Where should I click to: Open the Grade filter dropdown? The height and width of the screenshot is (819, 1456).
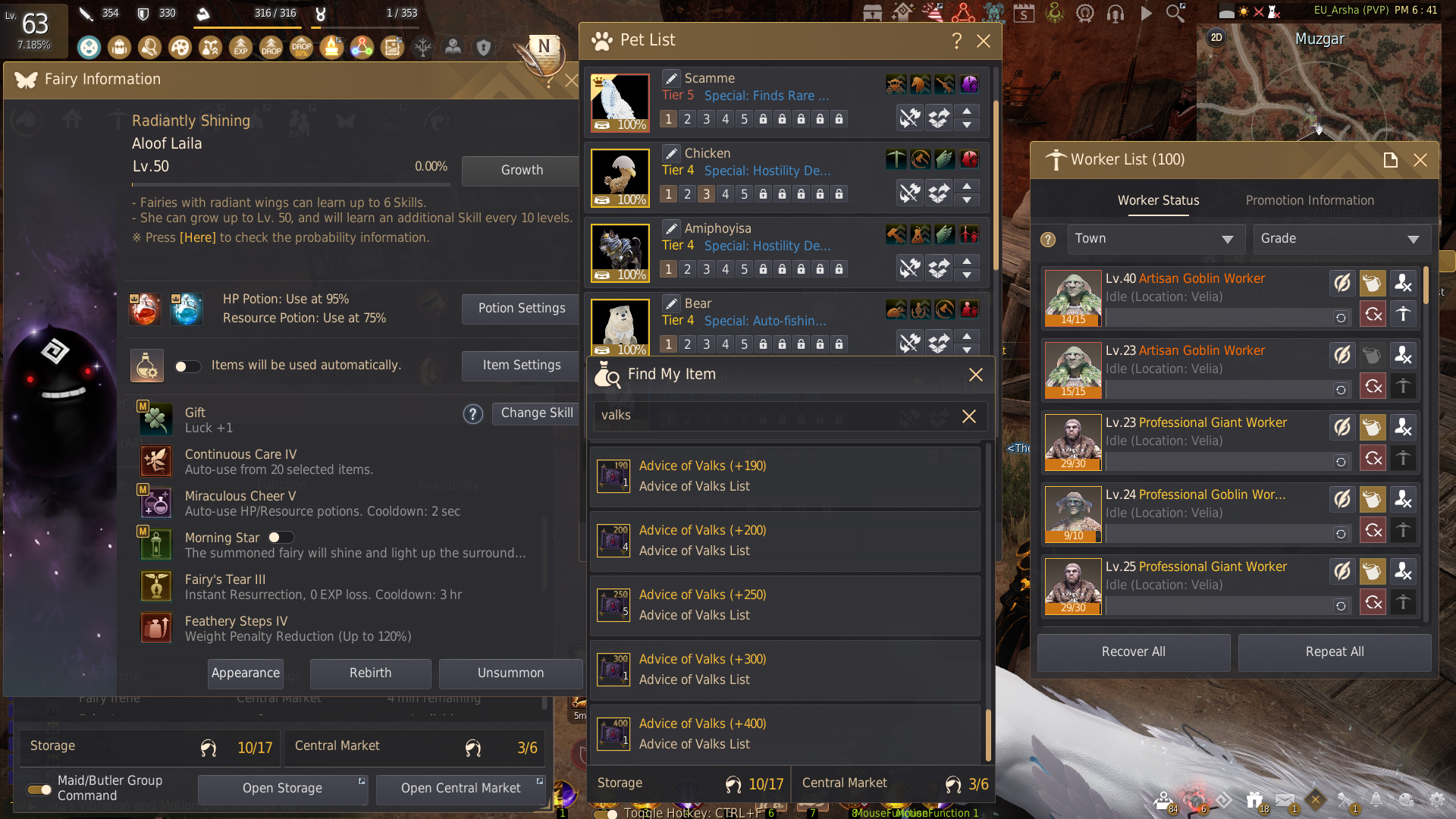[x=1341, y=238]
